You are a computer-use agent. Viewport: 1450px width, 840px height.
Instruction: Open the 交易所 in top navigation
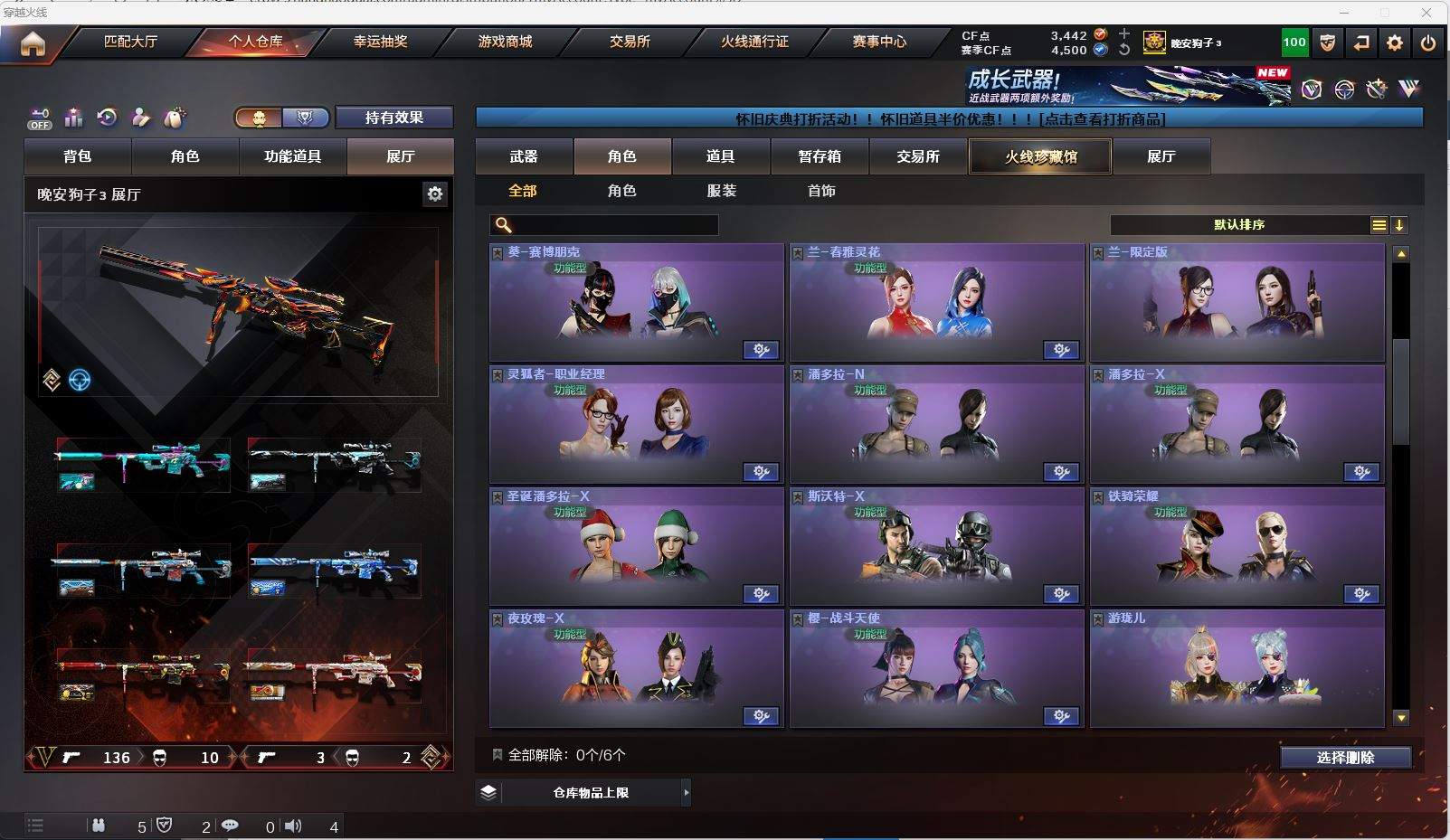coord(630,42)
